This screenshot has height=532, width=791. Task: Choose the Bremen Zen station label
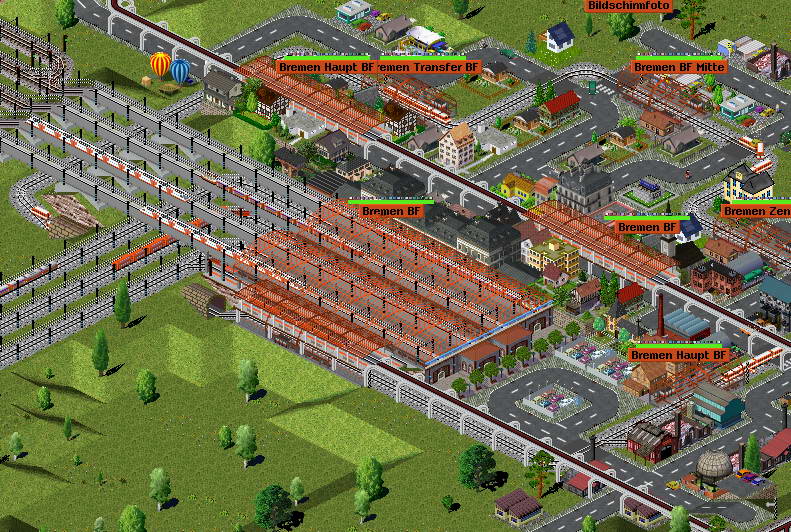pyautogui.click(x=755, y=211)
